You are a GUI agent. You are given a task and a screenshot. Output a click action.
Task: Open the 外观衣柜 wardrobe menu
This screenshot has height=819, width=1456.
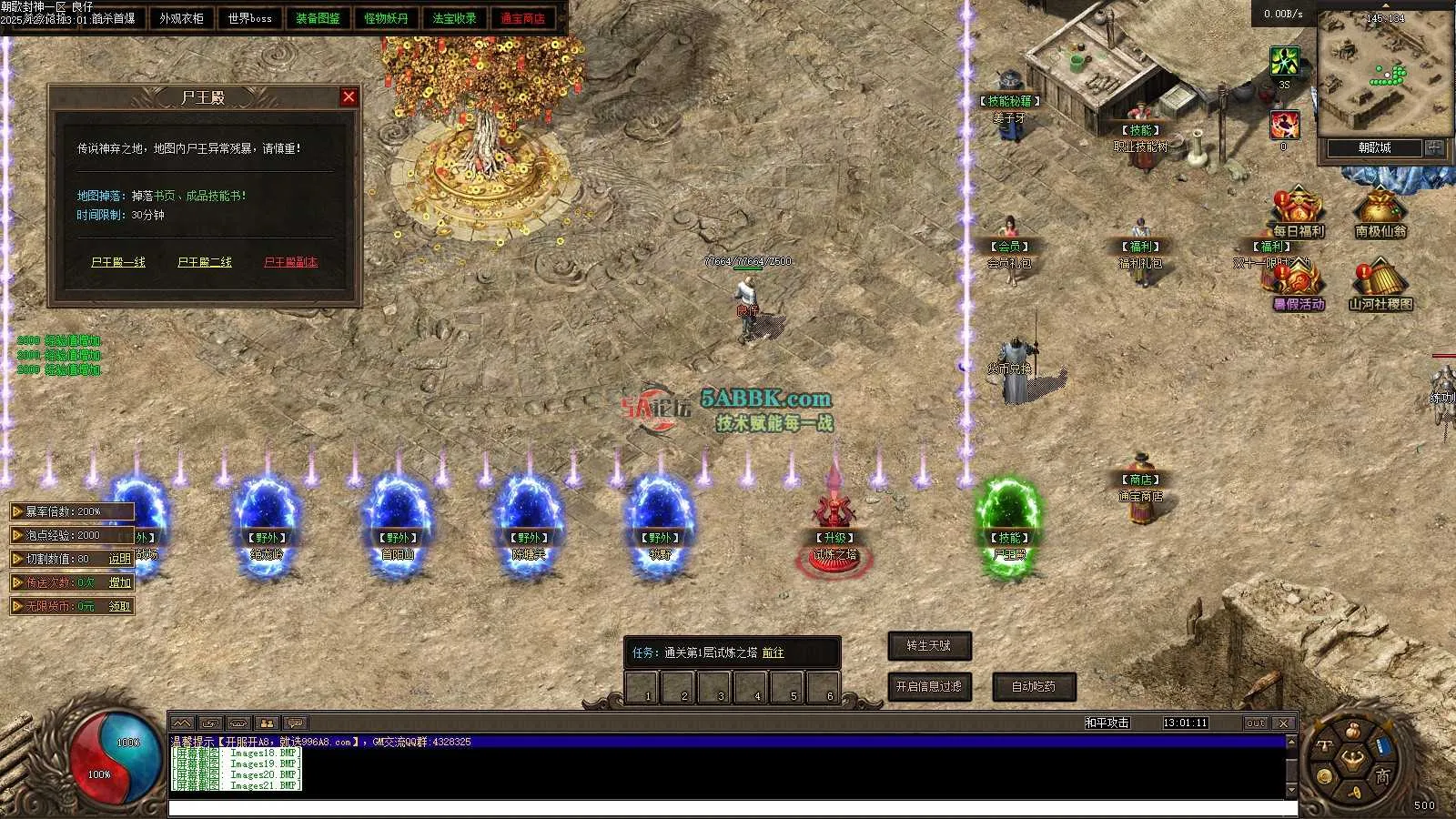pyautogui.click(x=182, y=18)
